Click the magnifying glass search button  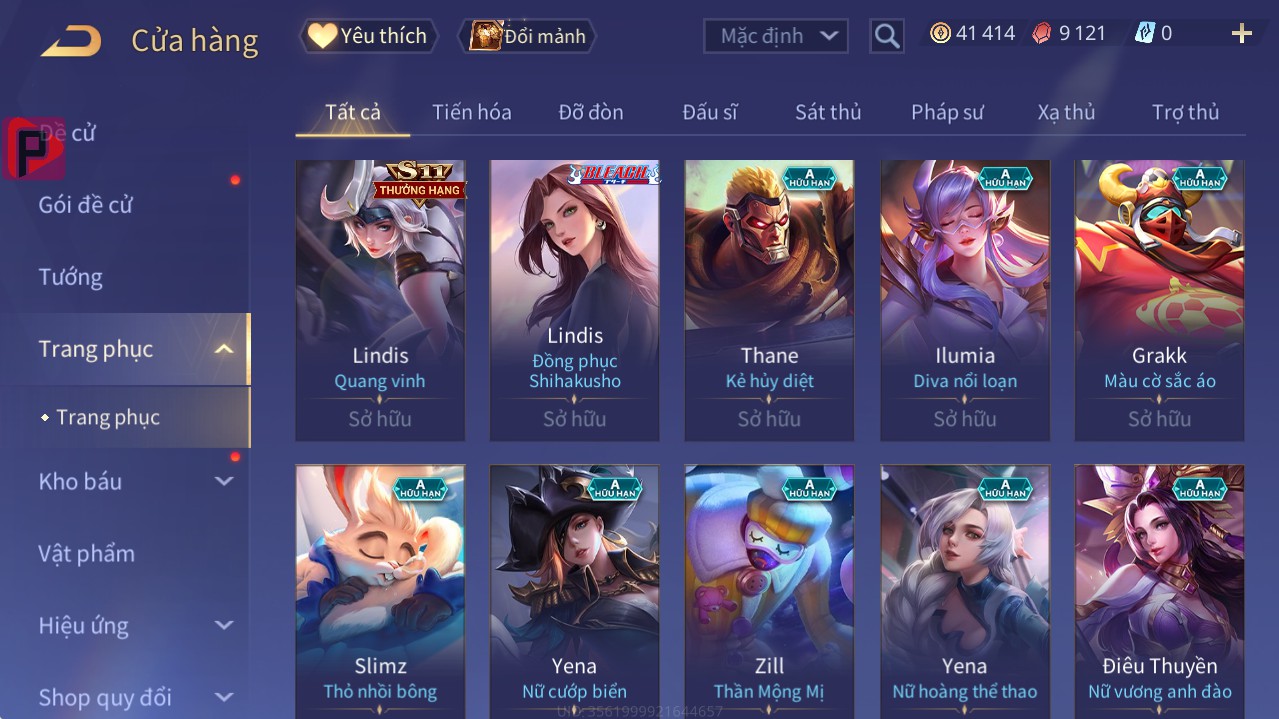click(886, 36)
